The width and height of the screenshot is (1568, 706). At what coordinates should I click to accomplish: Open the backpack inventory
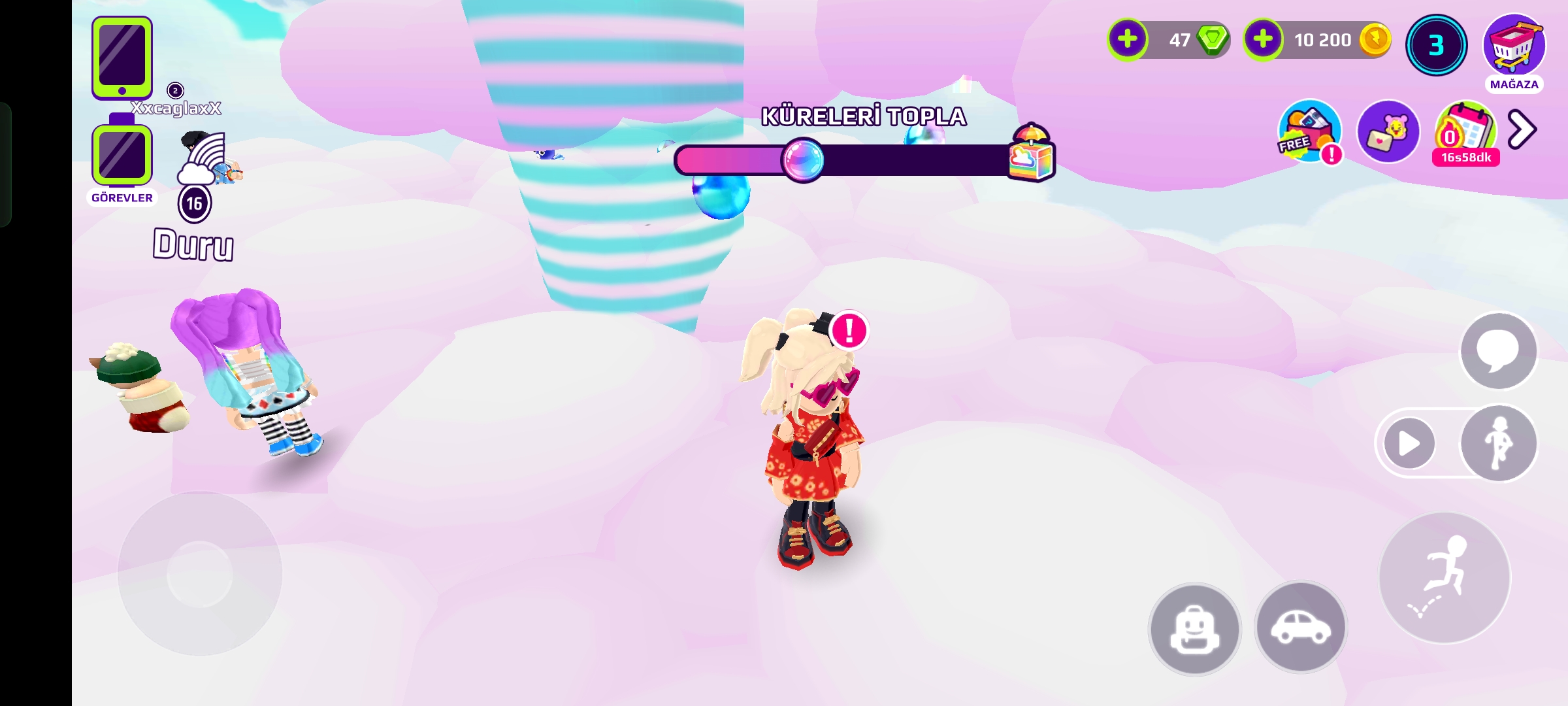(x=1195, y=628)
